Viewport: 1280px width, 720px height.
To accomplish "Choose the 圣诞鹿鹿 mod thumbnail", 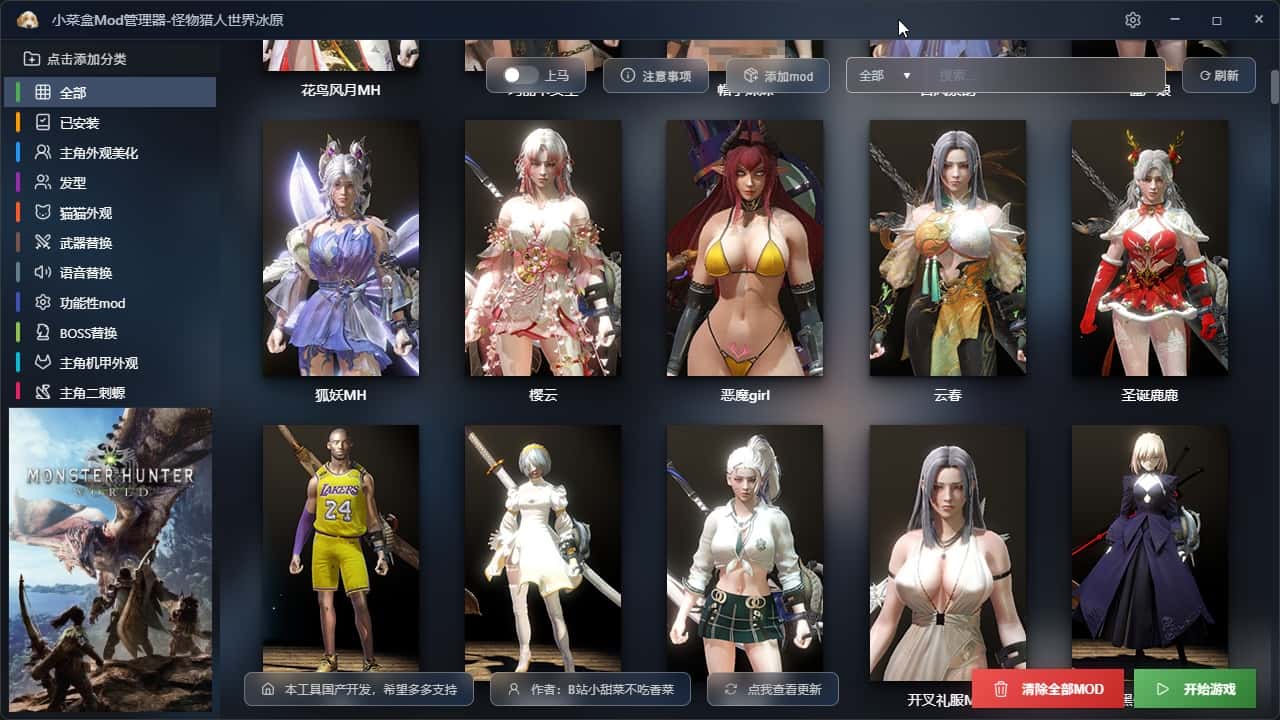I will point(1149,248).
